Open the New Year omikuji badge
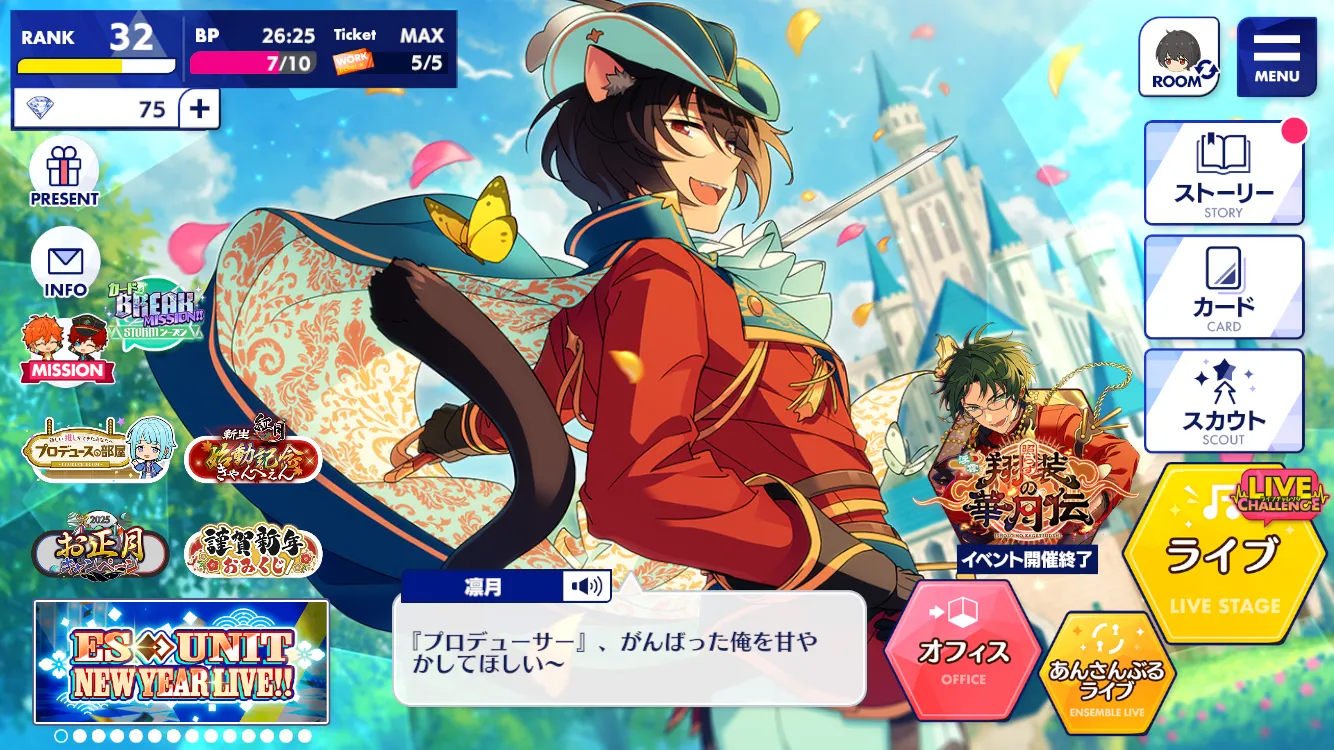 click(x=253, y=549)
